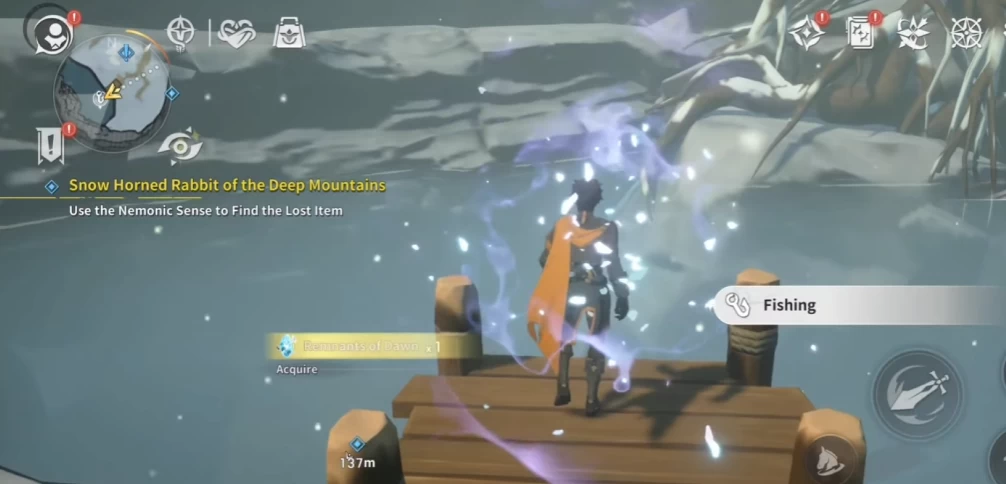Viewport: 1006px width, 484px height.
Task: Open the banner icon with exclamation mark
Action: click(x=50, y=144)
